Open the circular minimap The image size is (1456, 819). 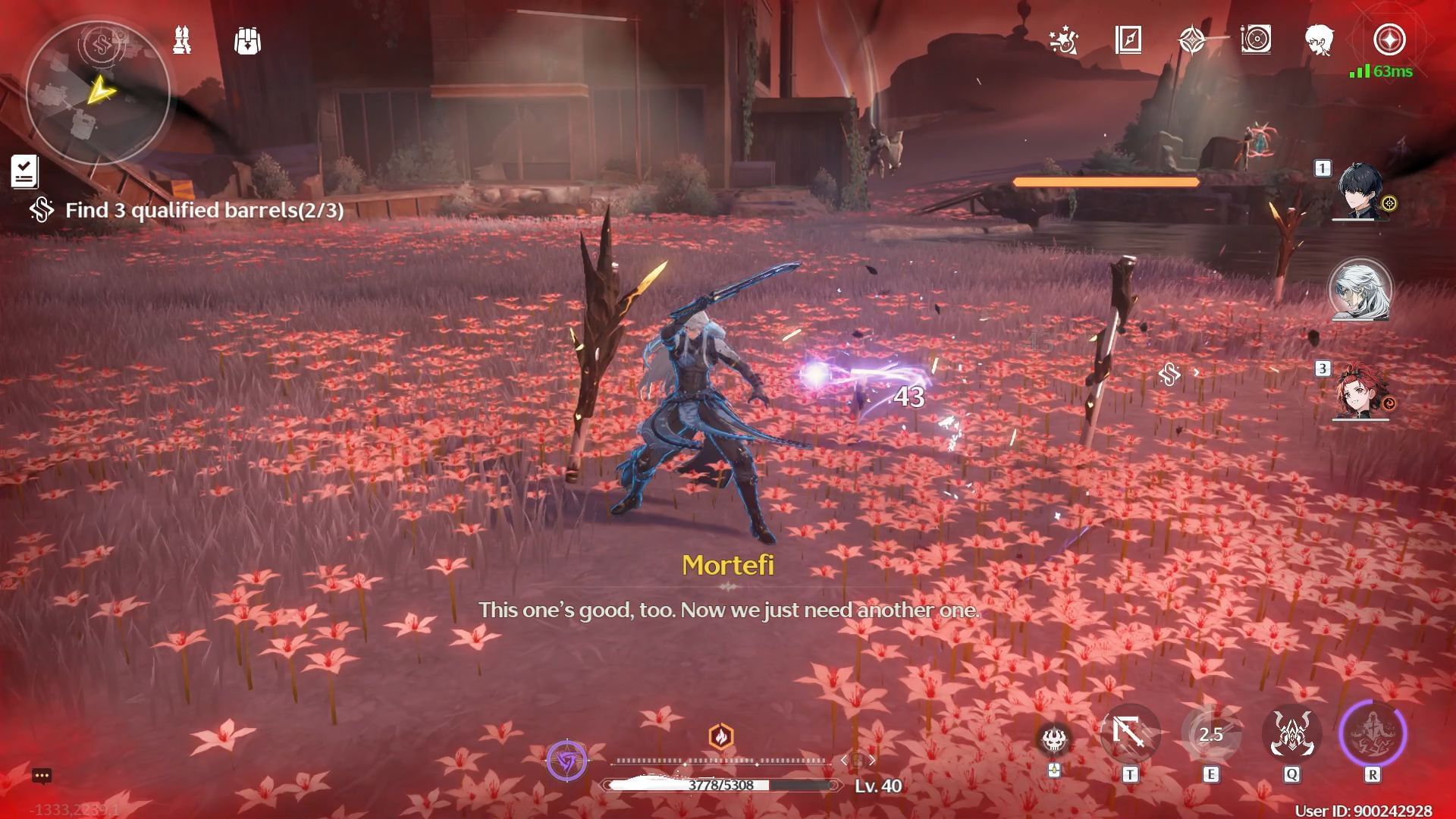(97, 93)
